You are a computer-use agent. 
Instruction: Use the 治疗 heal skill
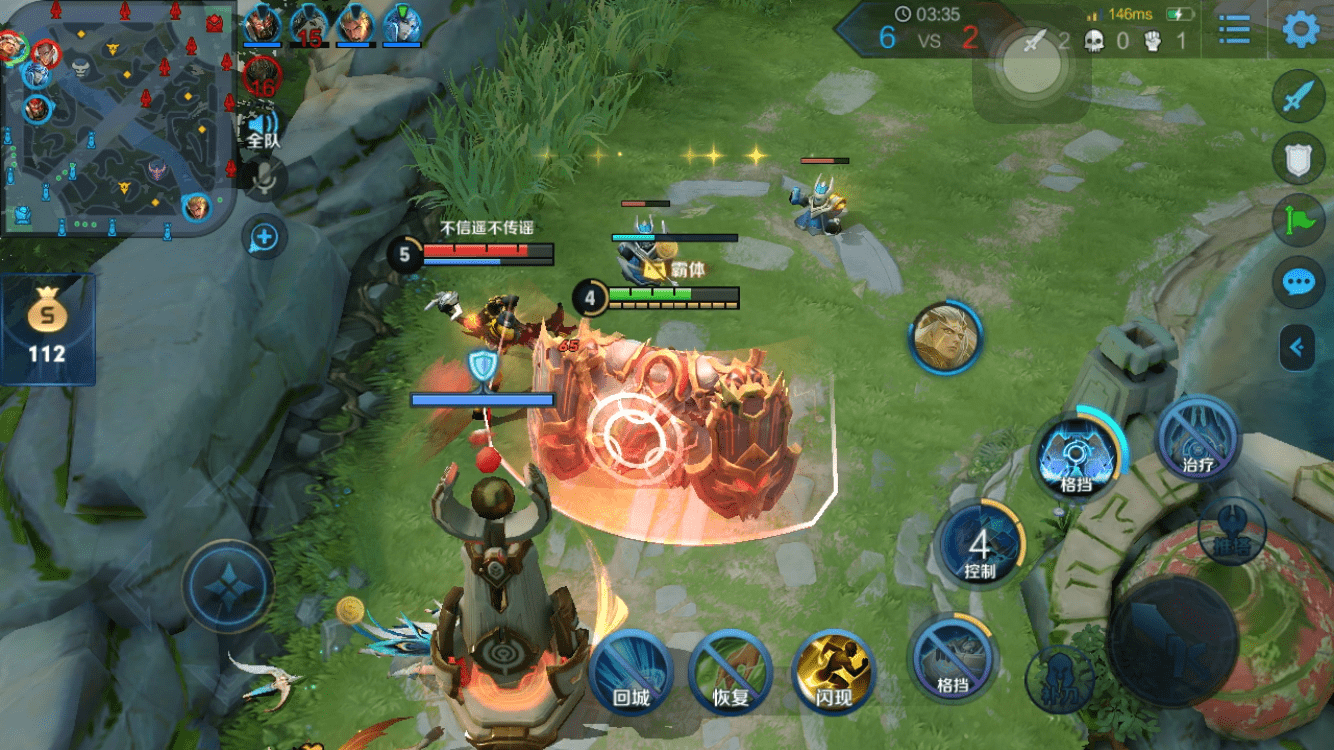pyautogui.click(x=1198, y=438)
